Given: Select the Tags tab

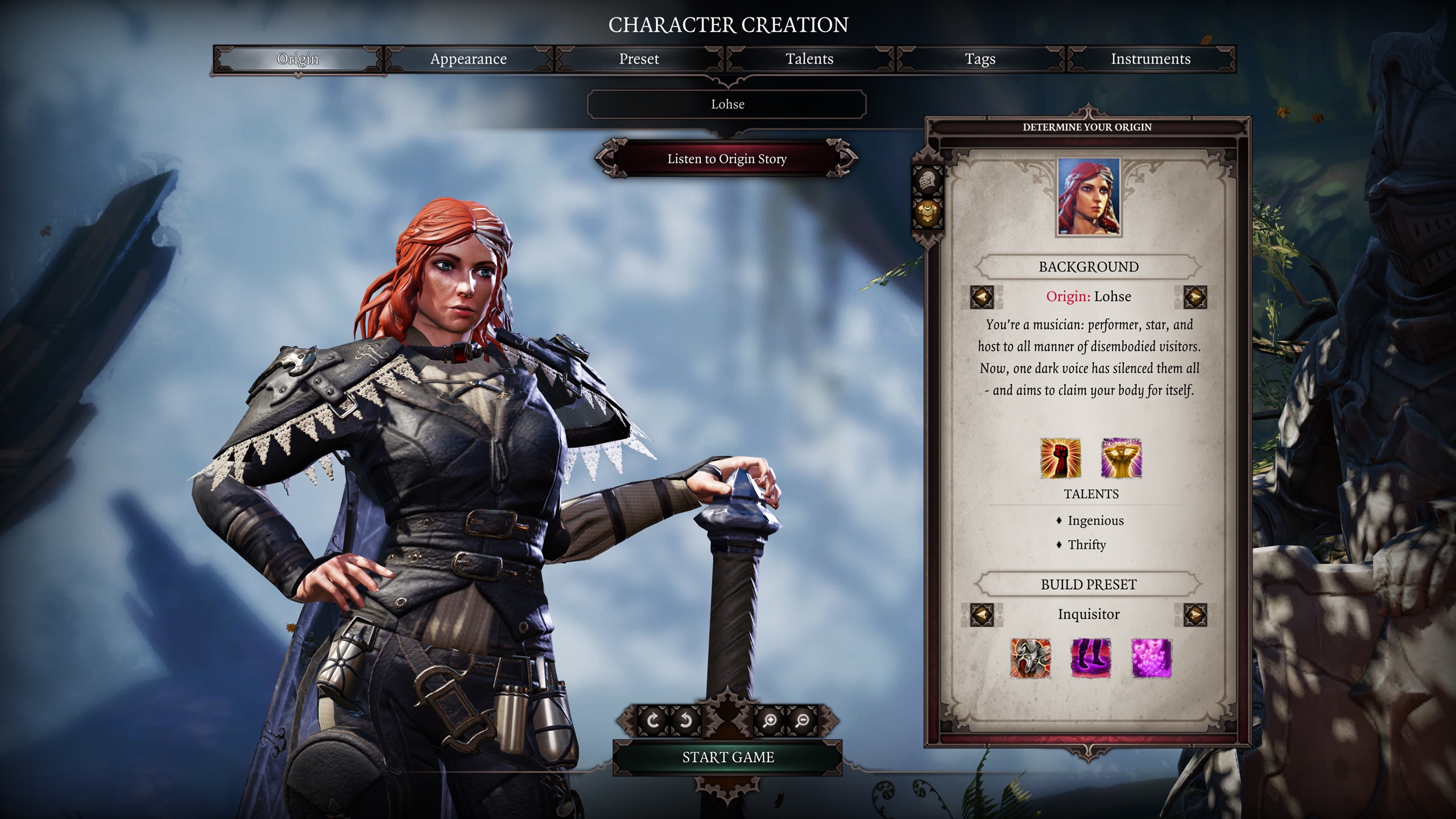Looking at the screenshot, I should pos(980,59).
